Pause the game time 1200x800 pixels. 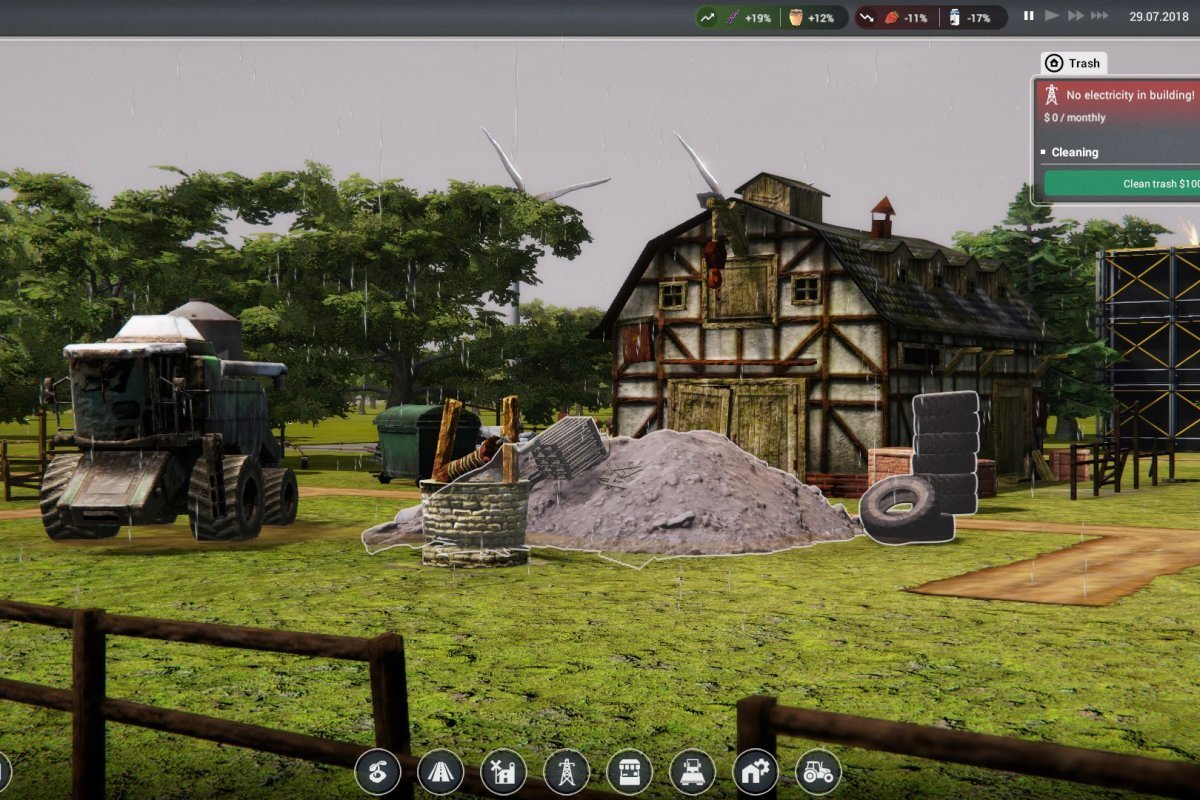click(x=1028, y=16)
